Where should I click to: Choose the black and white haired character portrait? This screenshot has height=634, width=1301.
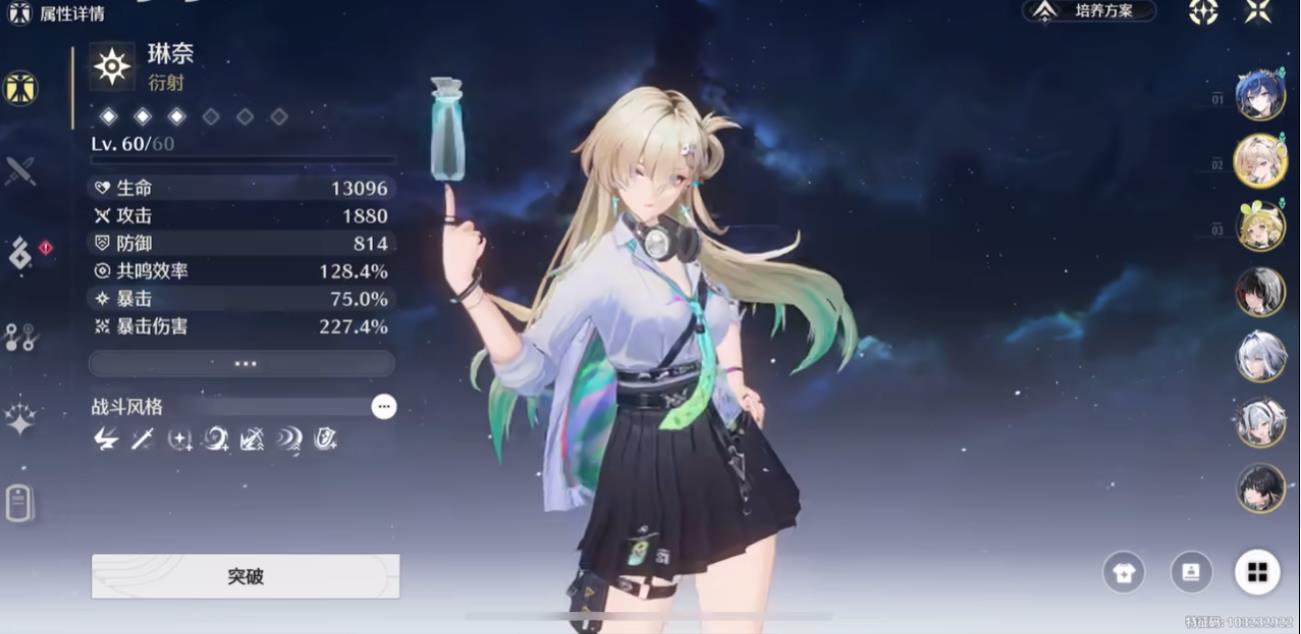[x=1260, y=291]
